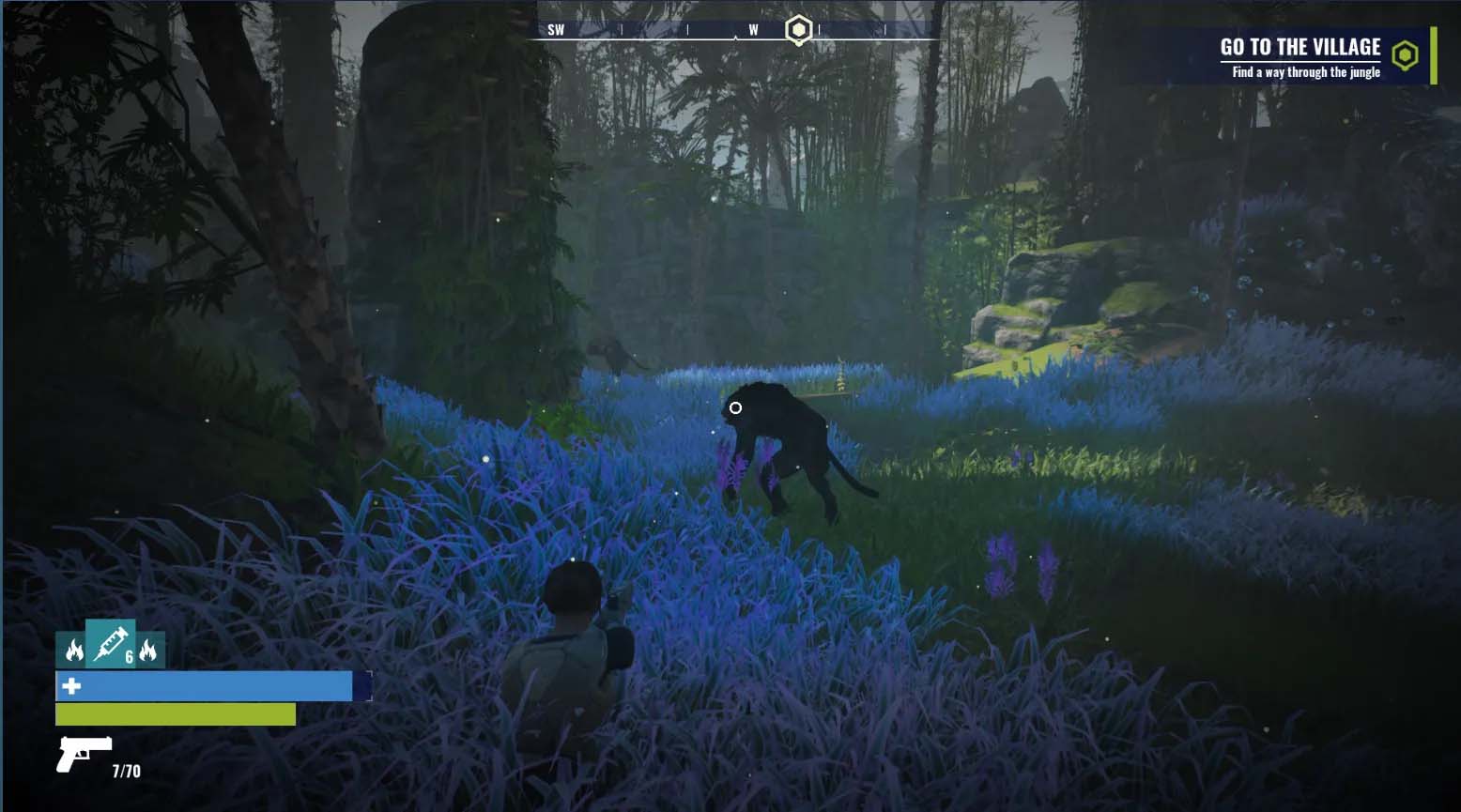
Task: Select the syringe item slot
Action: 111,643
